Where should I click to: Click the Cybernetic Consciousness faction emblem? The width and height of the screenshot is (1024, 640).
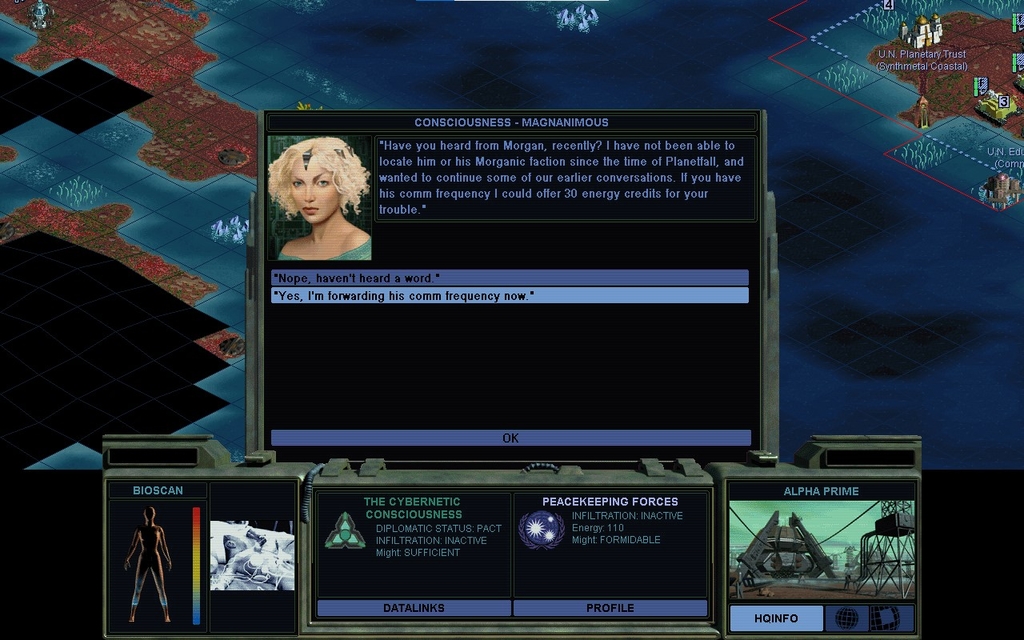[x=344, y=530]
